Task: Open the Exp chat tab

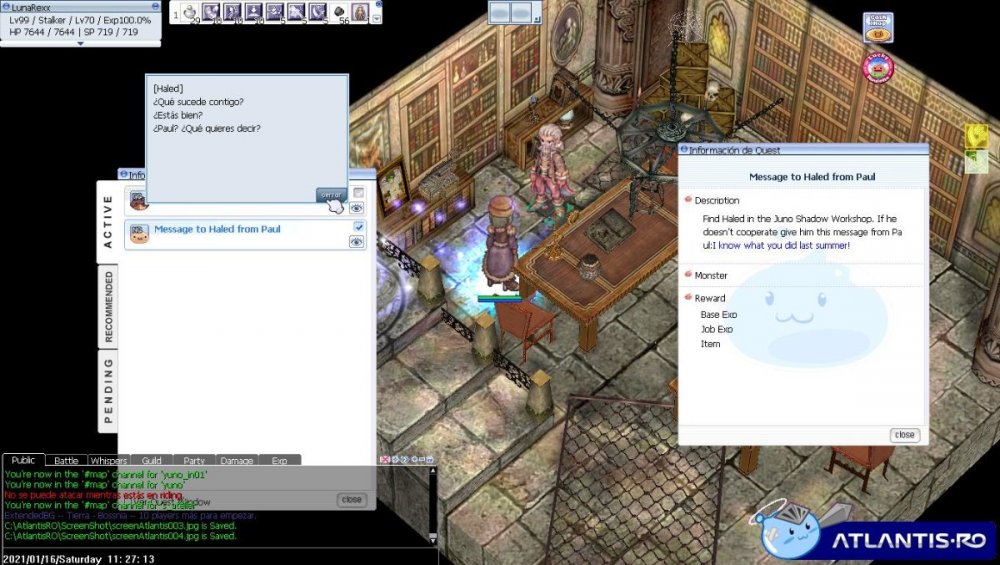Action: tap(279, 461)
